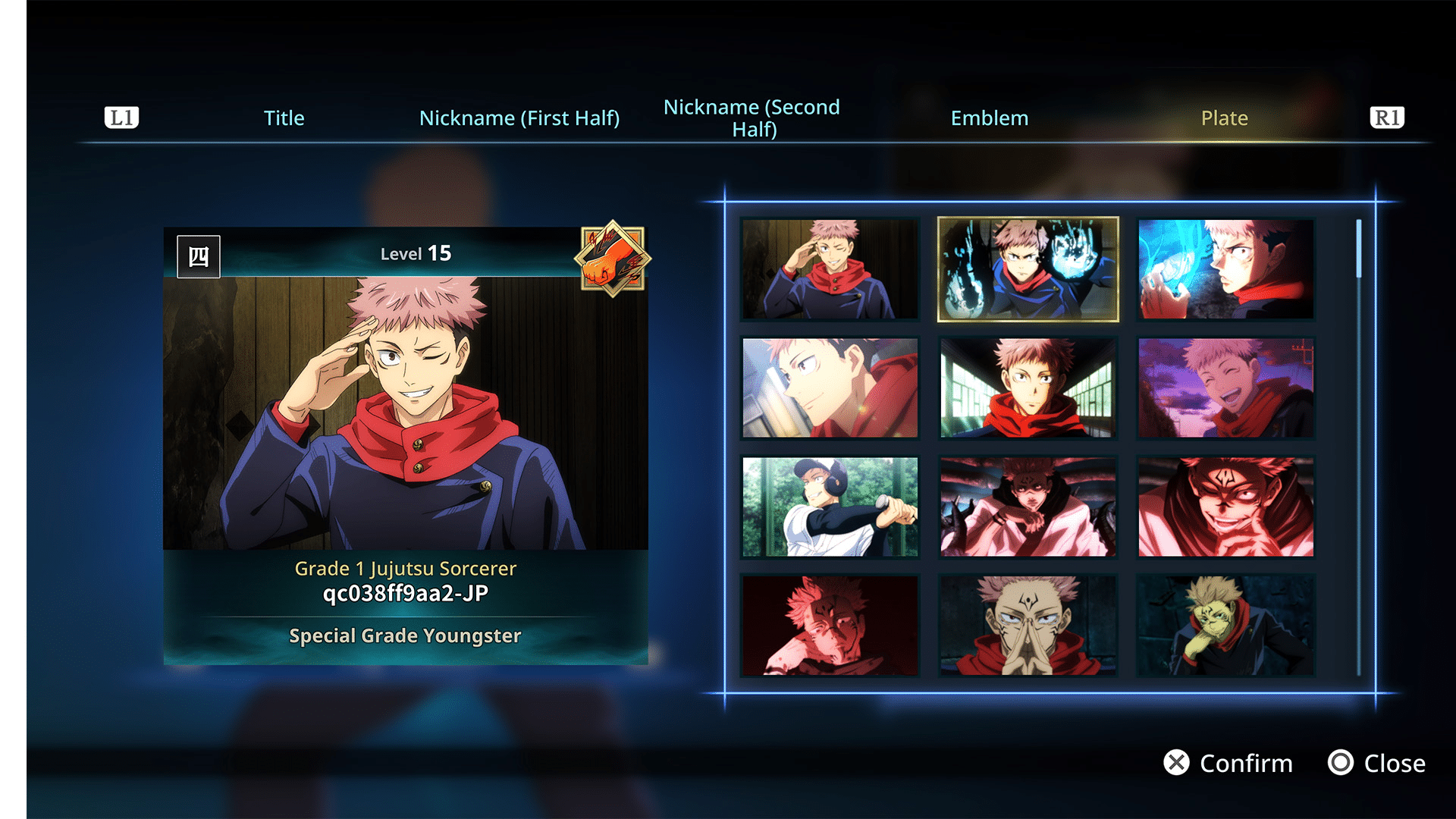Click the emblem badge on the player card
This screenshot has height=819, width=1456.
[613, 259]
